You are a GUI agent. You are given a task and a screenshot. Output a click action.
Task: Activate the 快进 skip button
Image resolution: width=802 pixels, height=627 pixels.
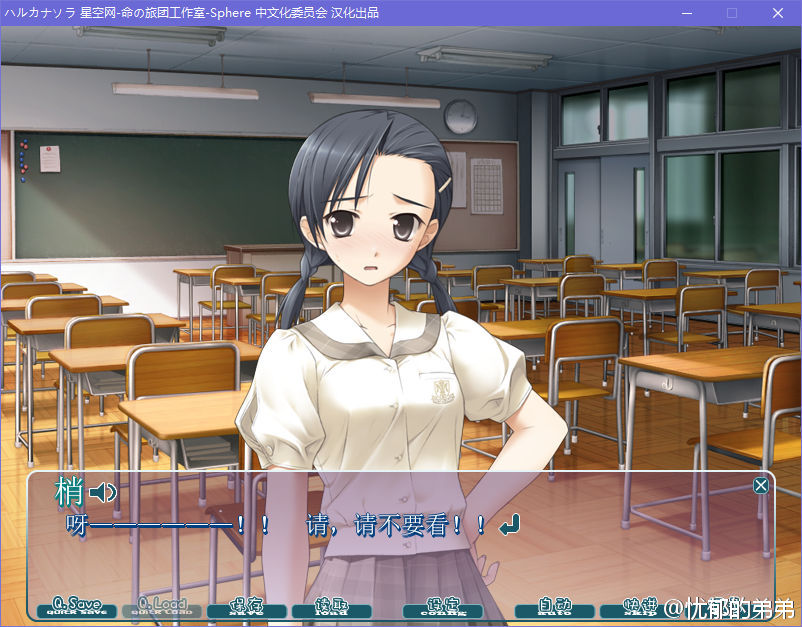coord(638,607)
